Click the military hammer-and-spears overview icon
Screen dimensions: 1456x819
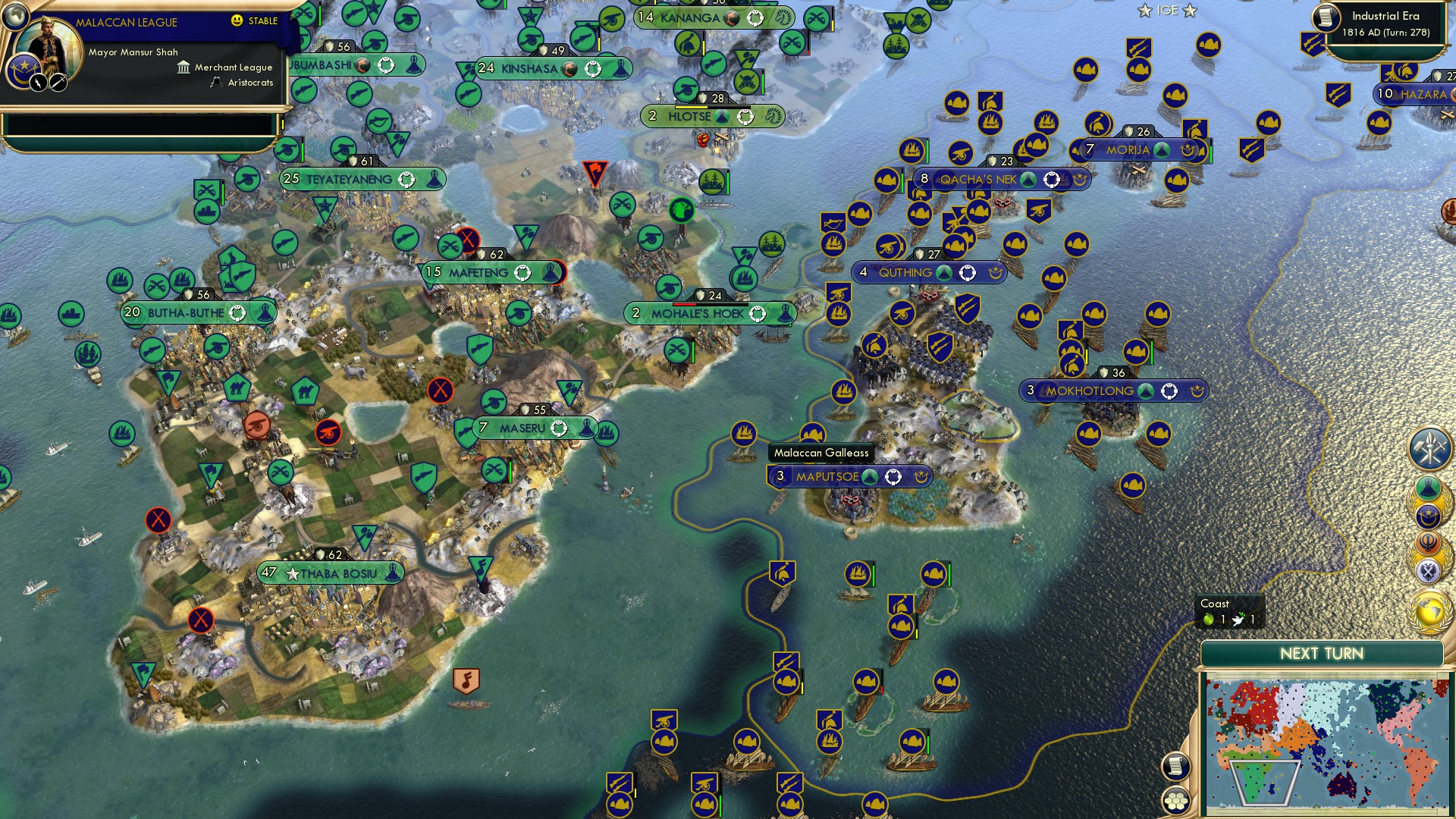point(1430,449)
